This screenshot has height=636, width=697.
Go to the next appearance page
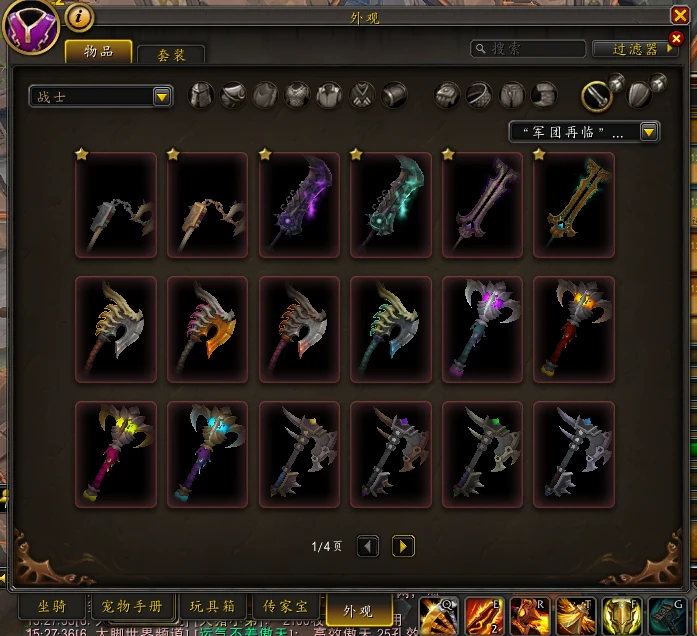[403, 546]
